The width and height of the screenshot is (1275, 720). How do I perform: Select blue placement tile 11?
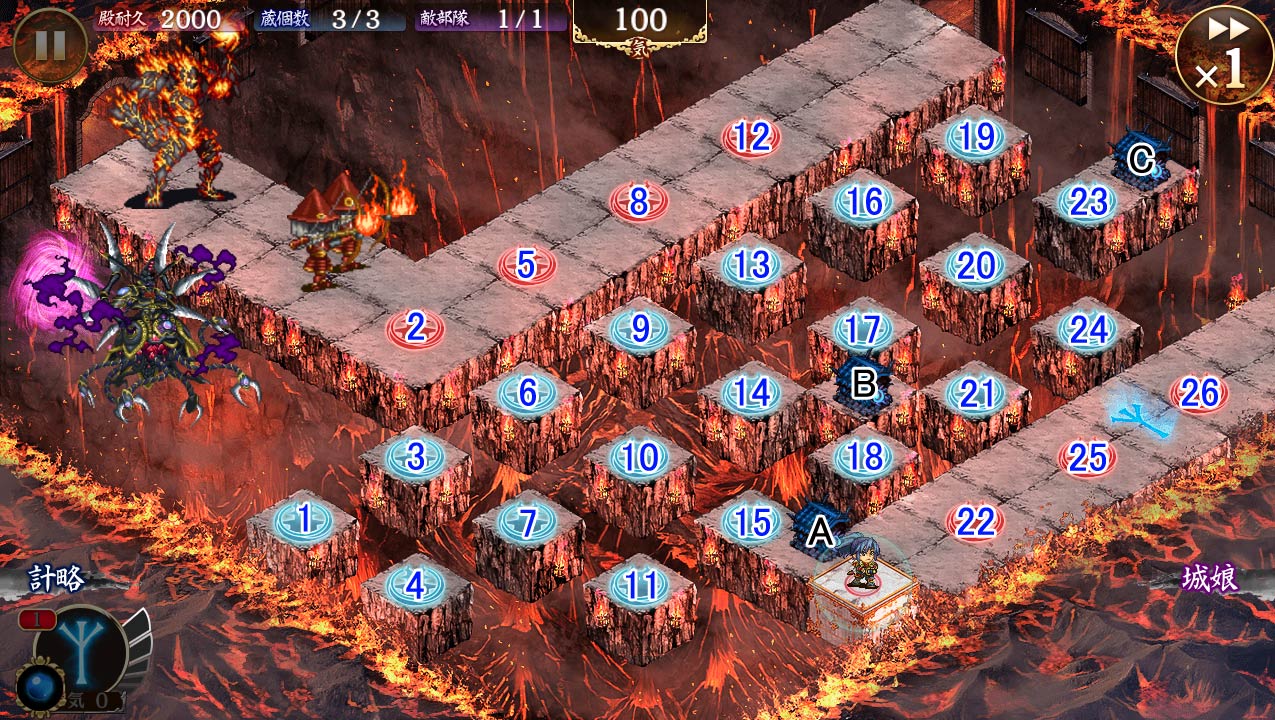click(639, 585)
